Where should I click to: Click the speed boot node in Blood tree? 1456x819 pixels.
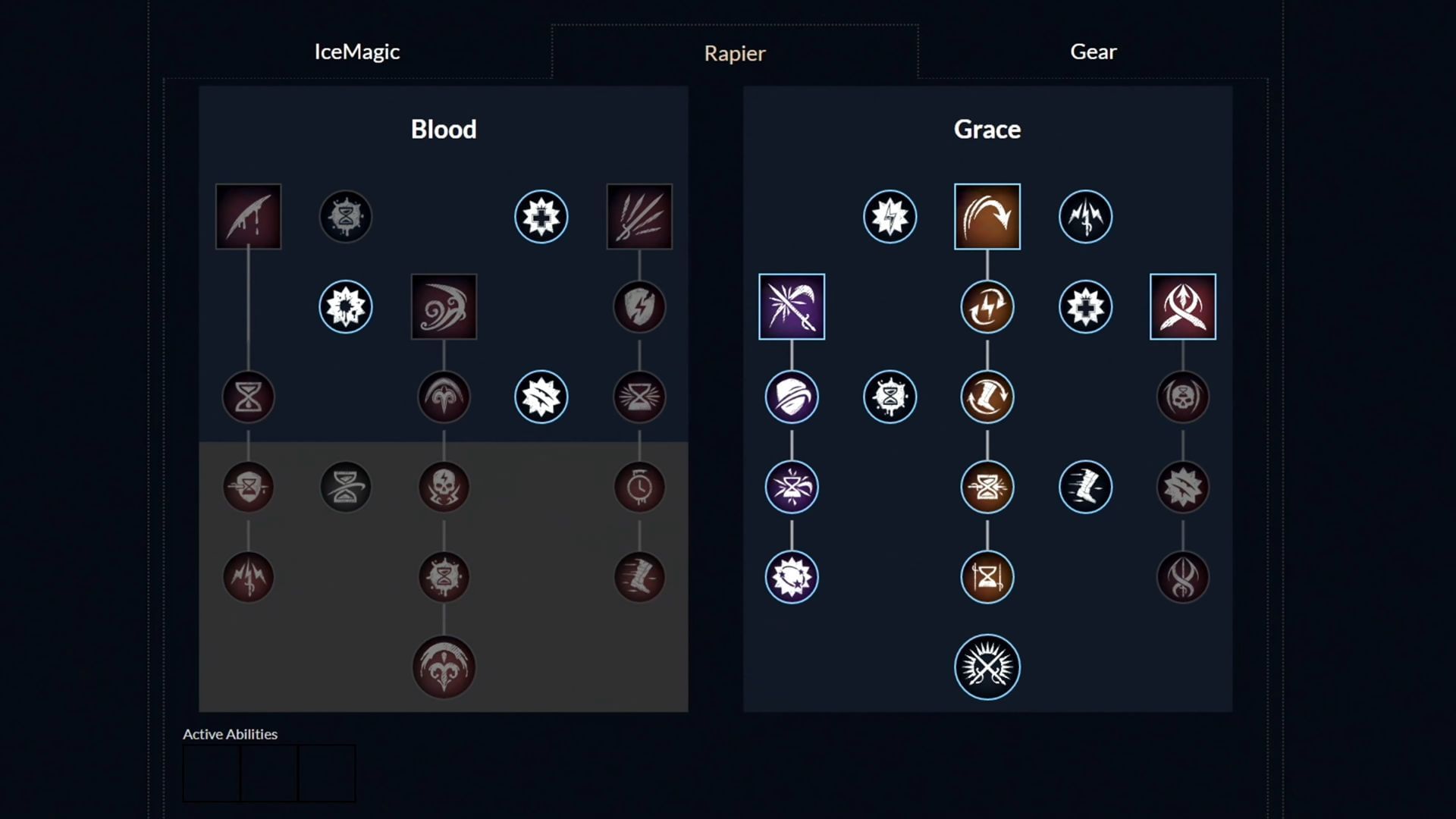pos(640,577)
